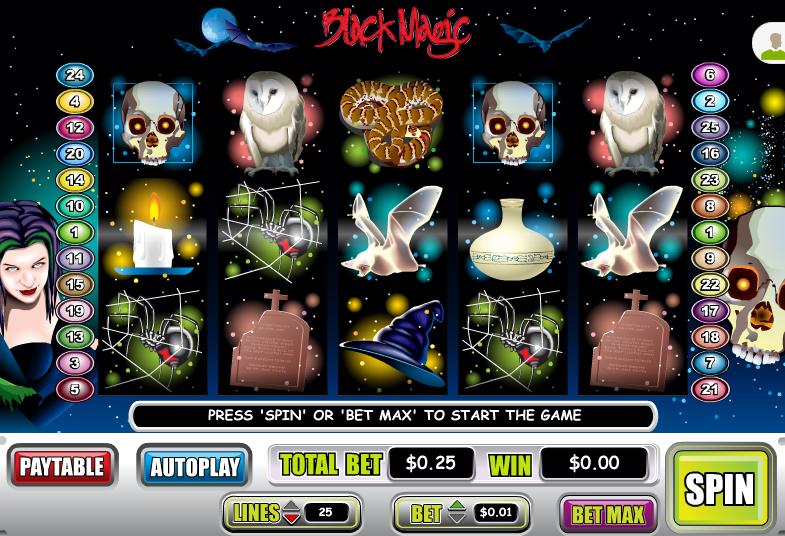785x536 pixels.
Task: Decrease LINES with the red down arrow
Action: [291, 519]
